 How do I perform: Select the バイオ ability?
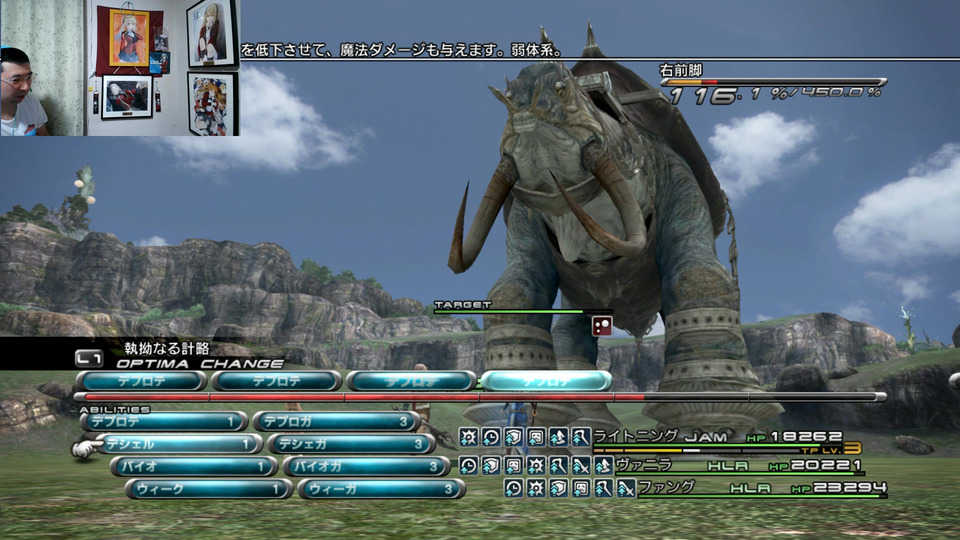193,466
